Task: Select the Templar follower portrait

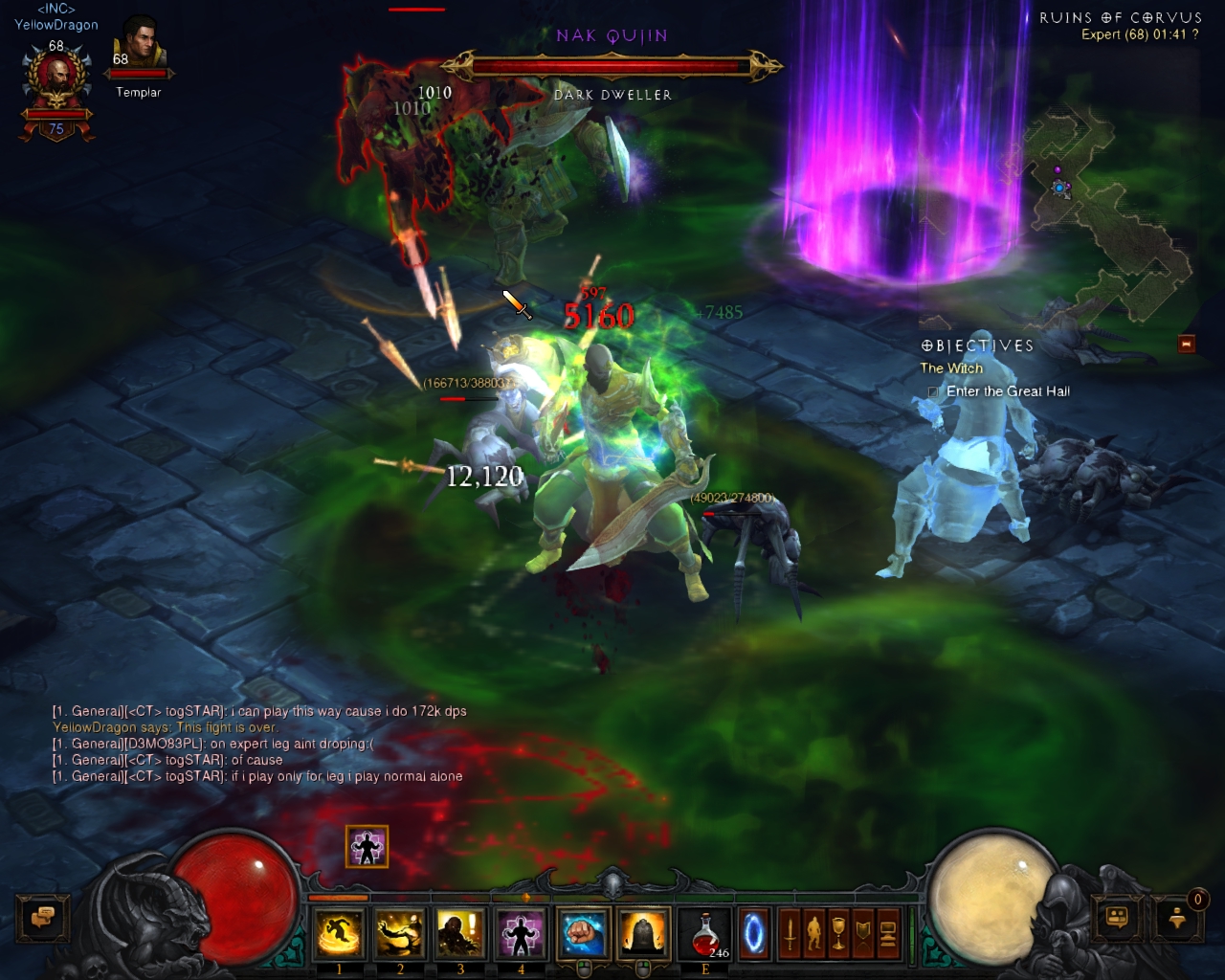Action: [x=139, y=48]
